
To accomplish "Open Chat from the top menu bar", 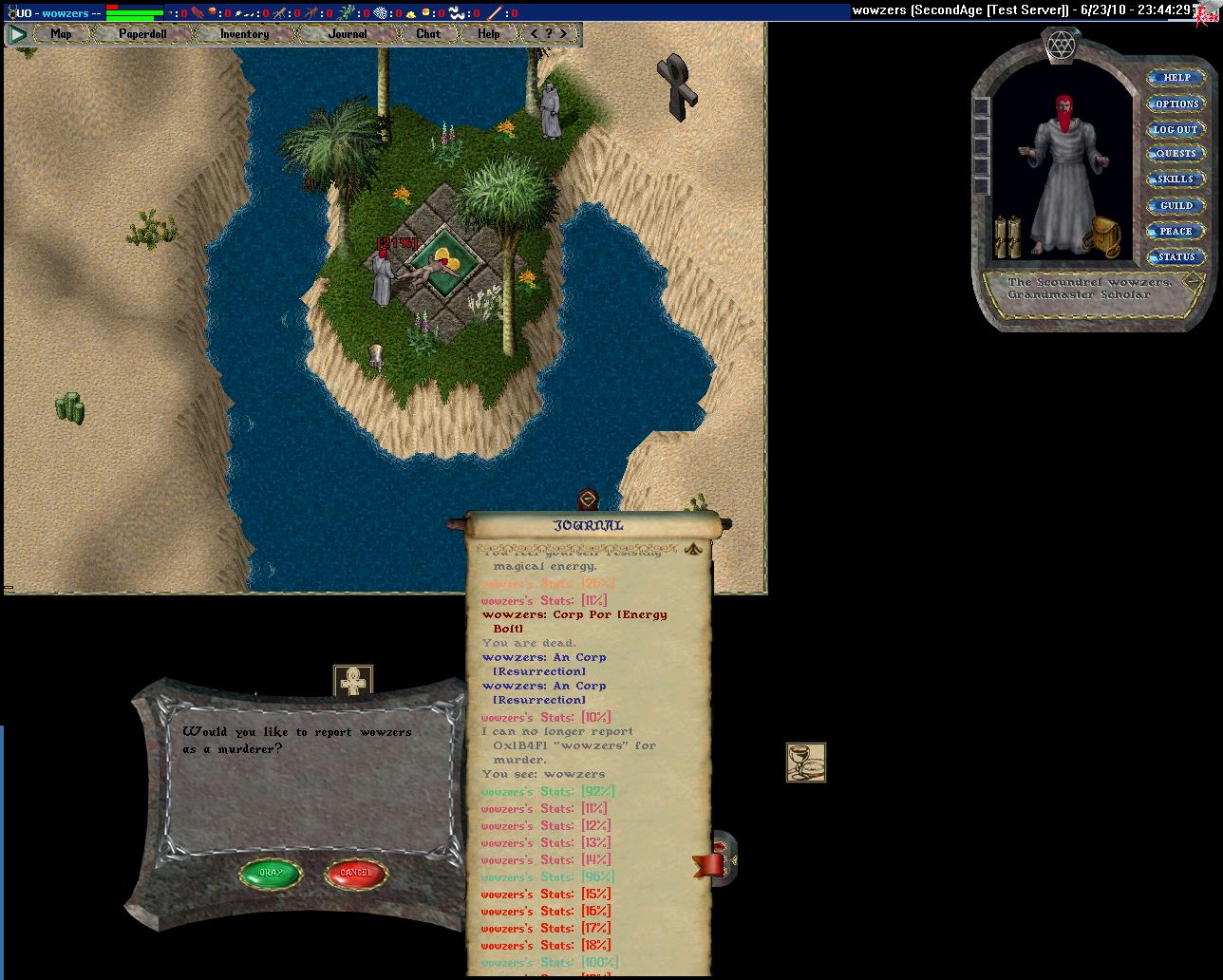I will pyautogui.click(x=428, y=34).
